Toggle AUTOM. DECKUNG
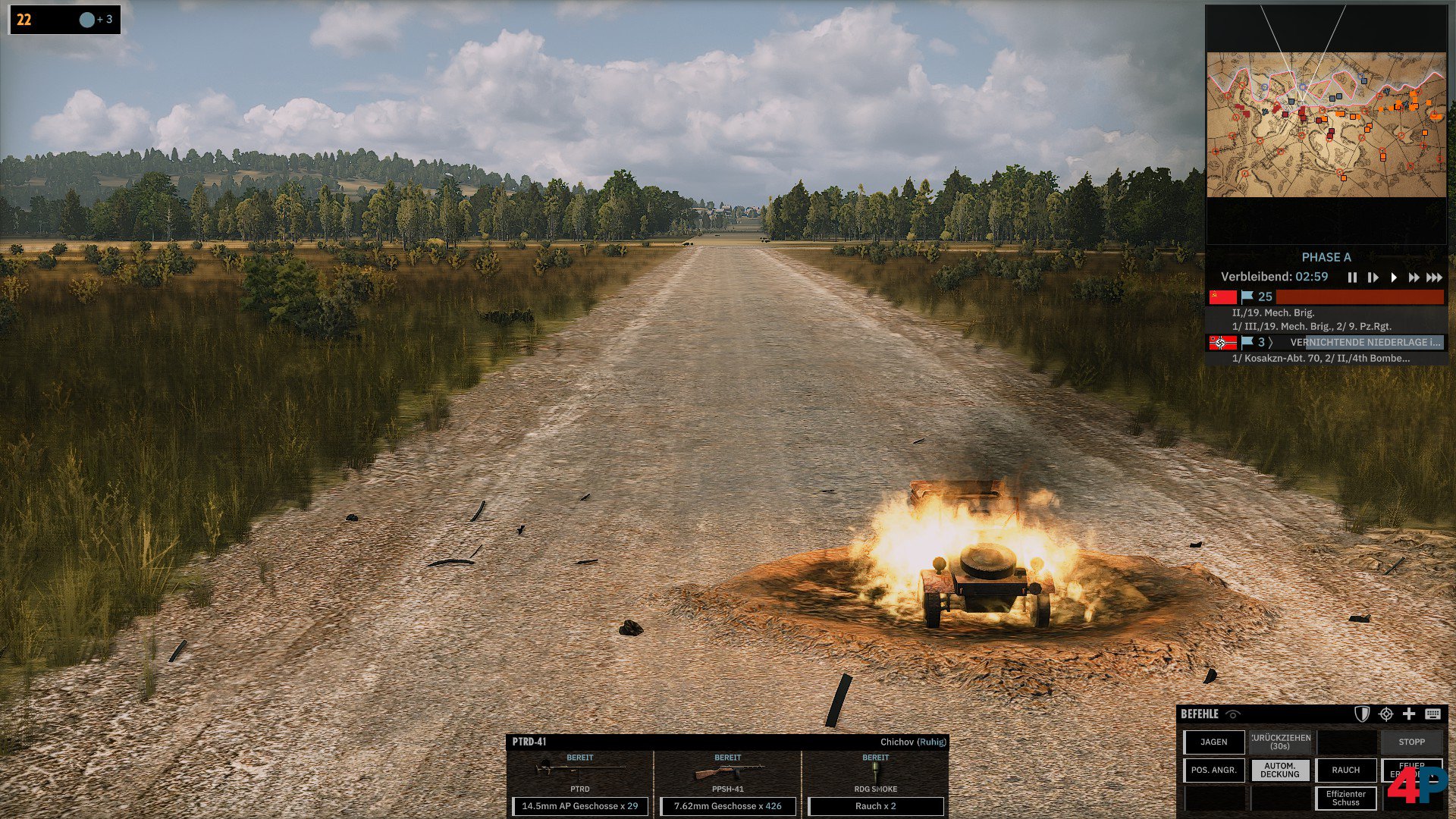The image size is (1456, 819). (x=1280, y=770)
